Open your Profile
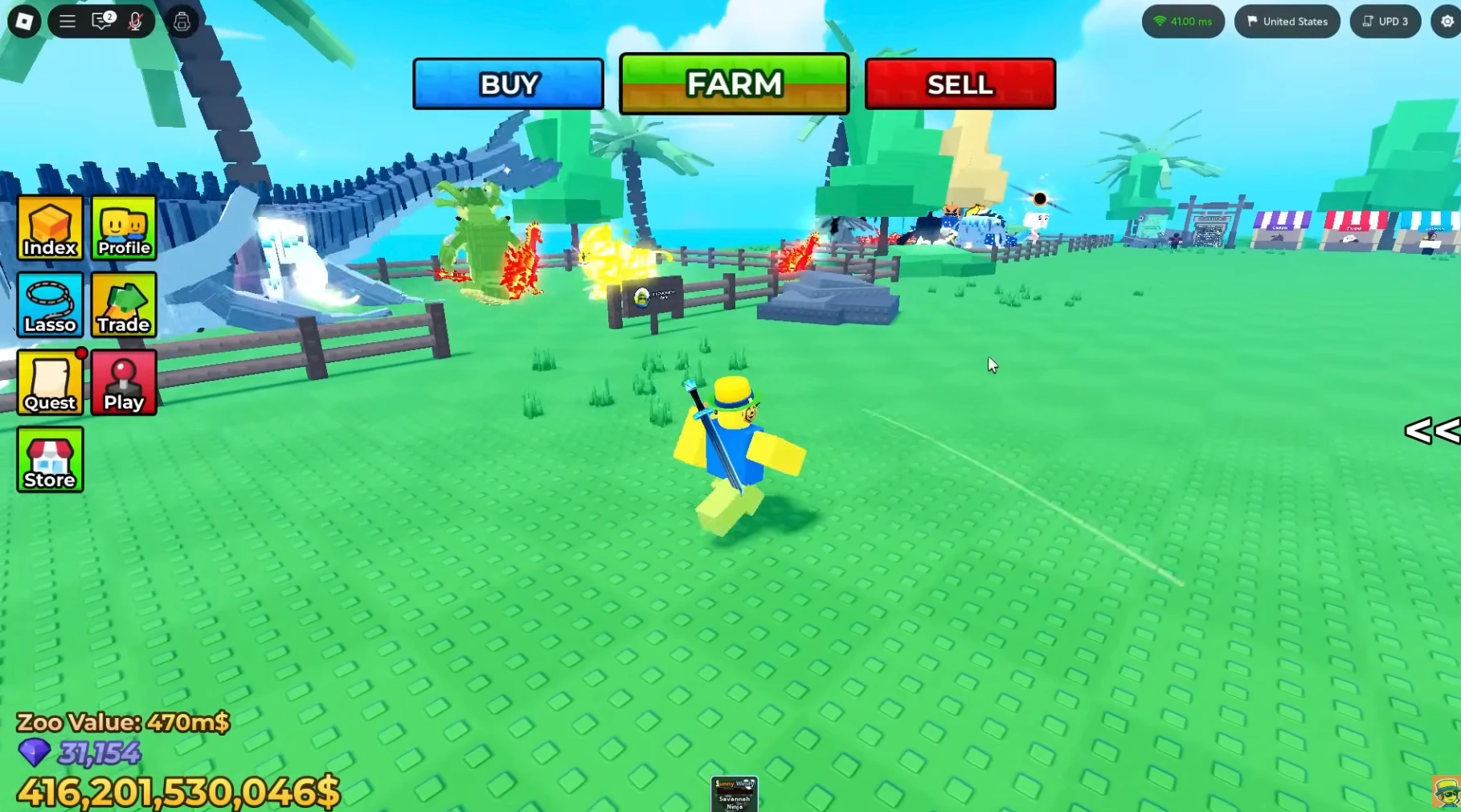 click(123, 229)
